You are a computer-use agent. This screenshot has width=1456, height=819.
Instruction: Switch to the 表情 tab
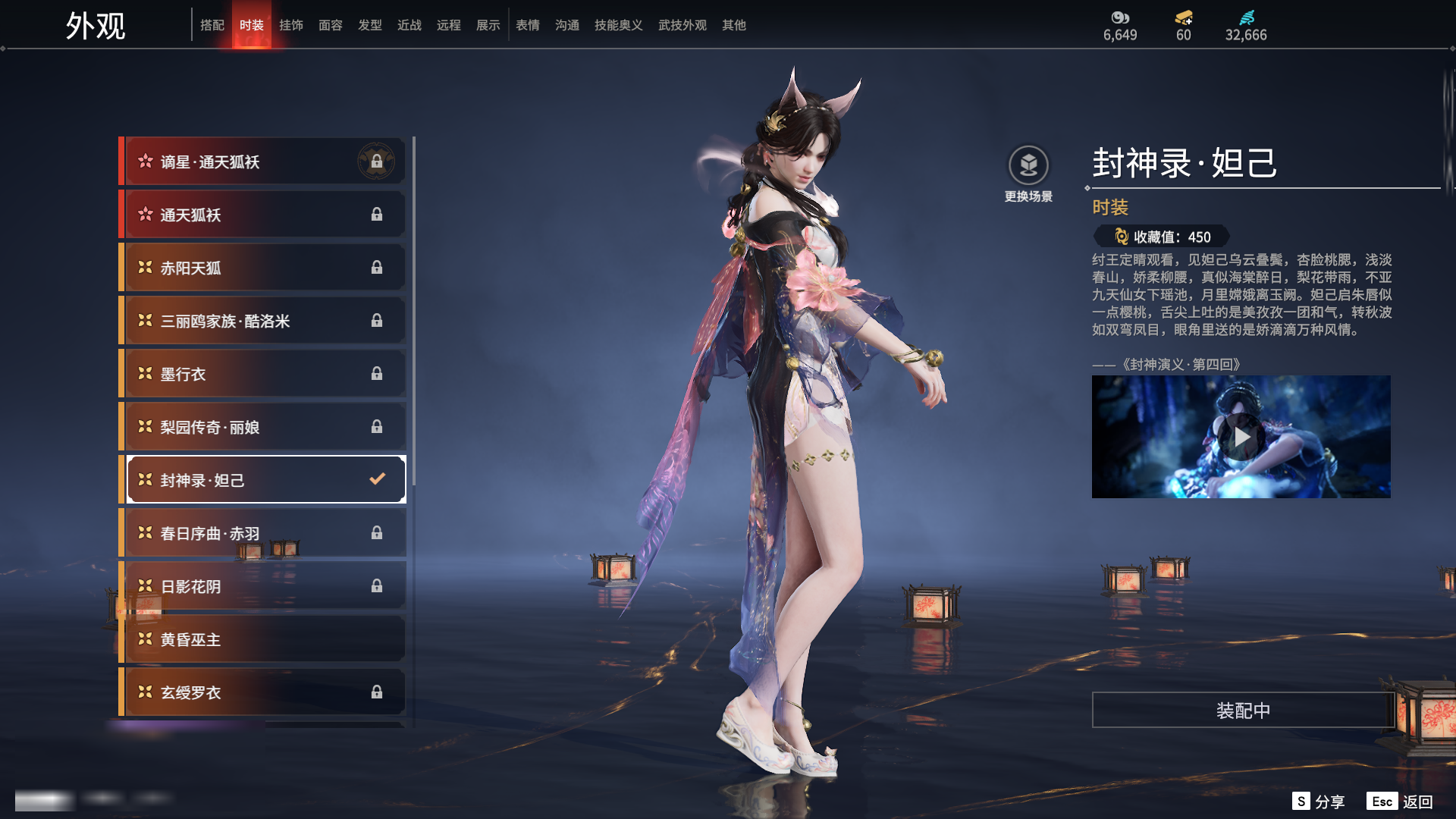coord(528,25)
